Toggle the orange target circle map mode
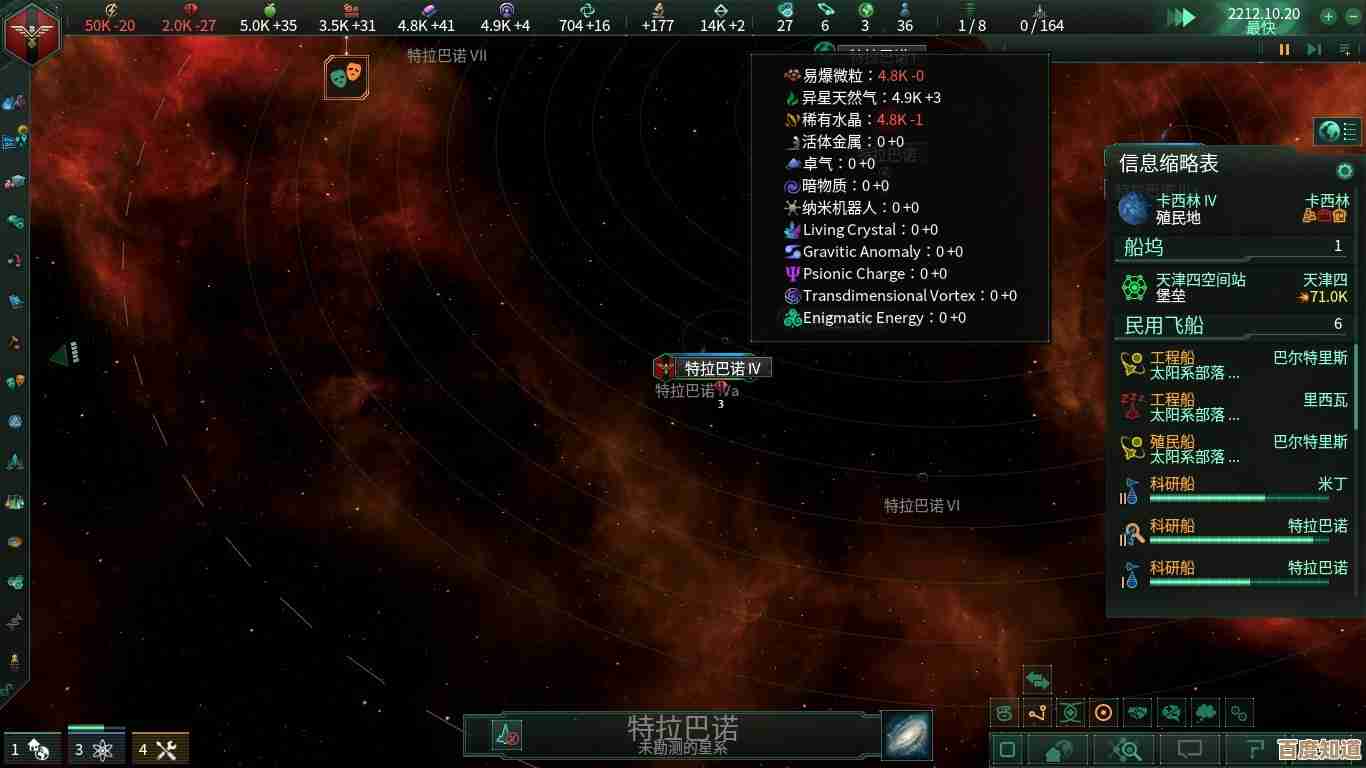 click(1103, 713)
